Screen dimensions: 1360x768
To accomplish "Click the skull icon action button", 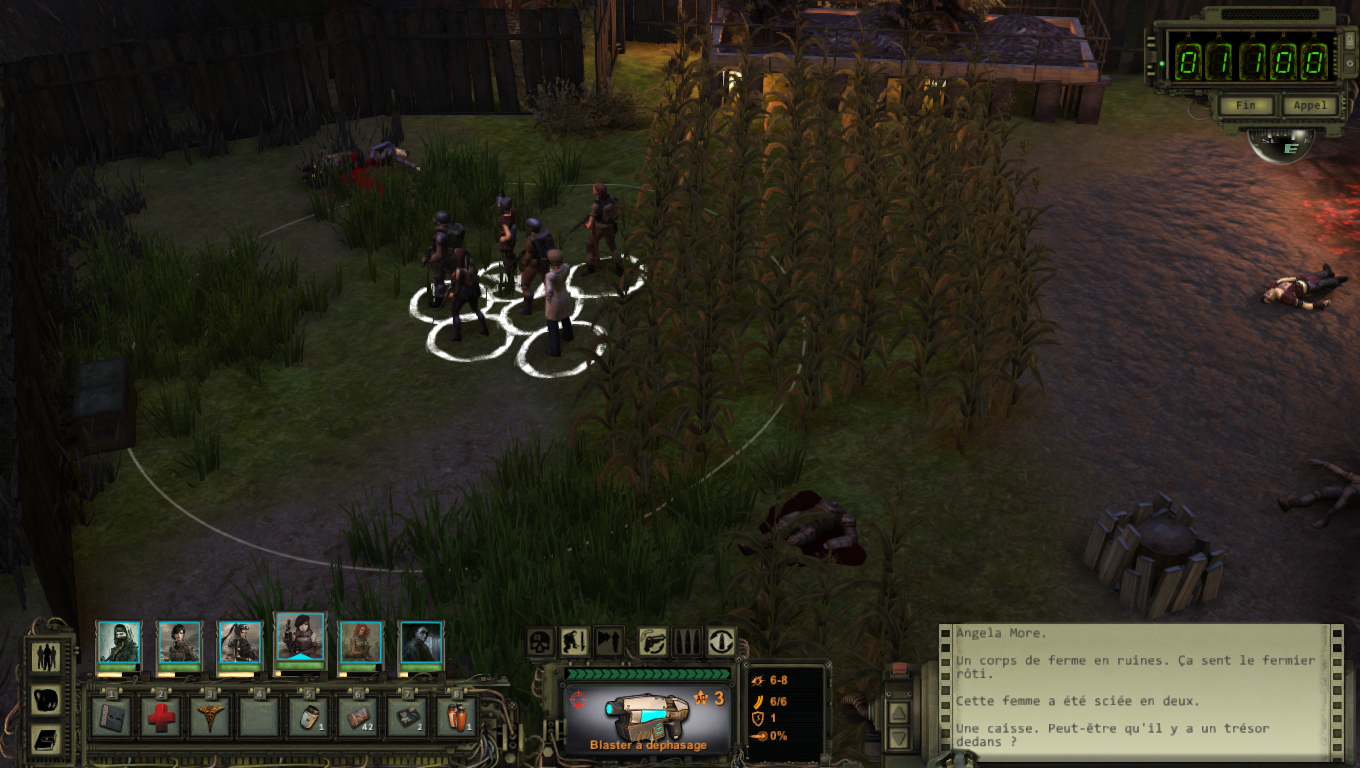I will tap(541, 641).
